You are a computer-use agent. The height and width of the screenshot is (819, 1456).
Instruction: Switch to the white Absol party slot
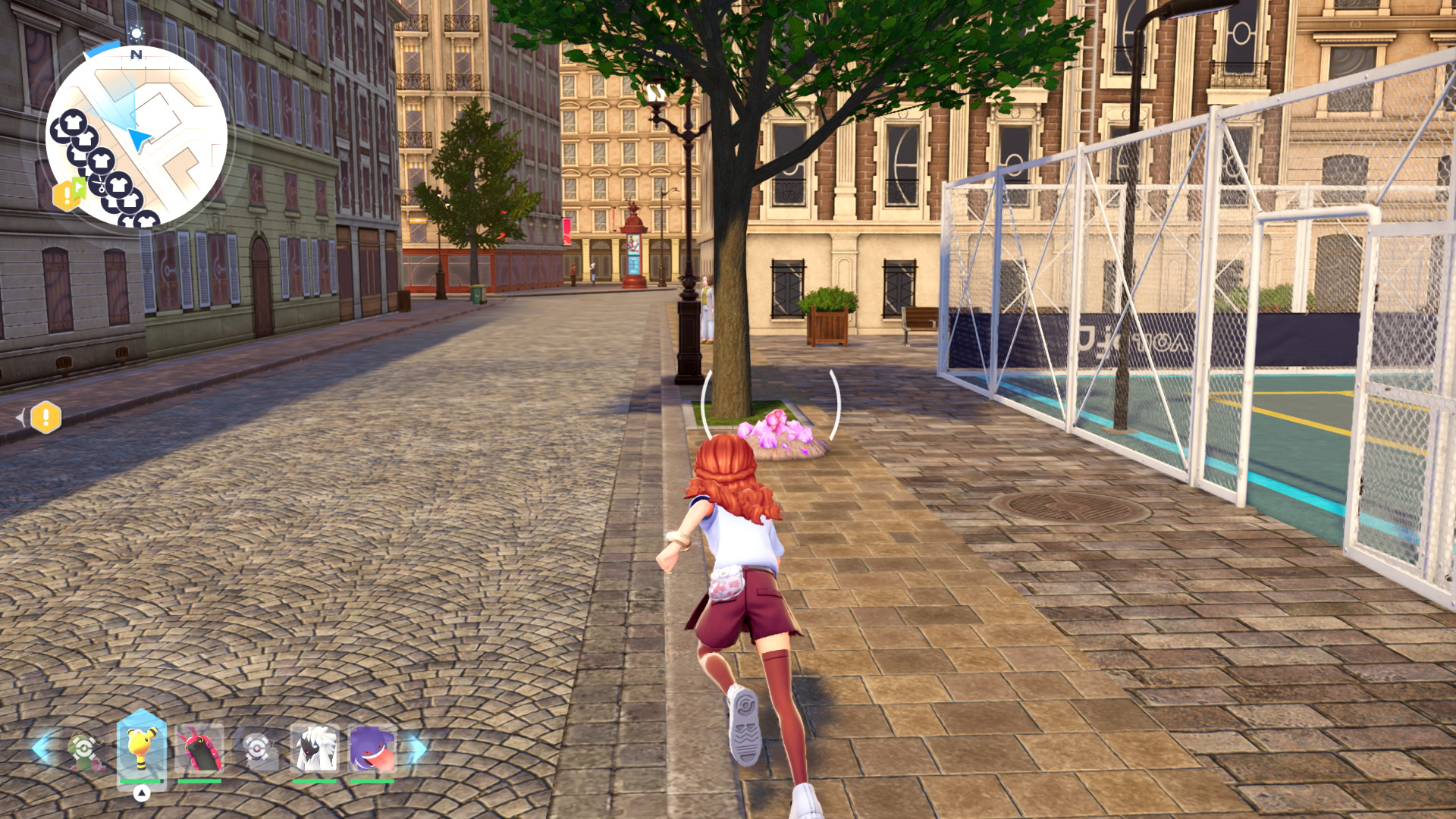pos(315,749)
